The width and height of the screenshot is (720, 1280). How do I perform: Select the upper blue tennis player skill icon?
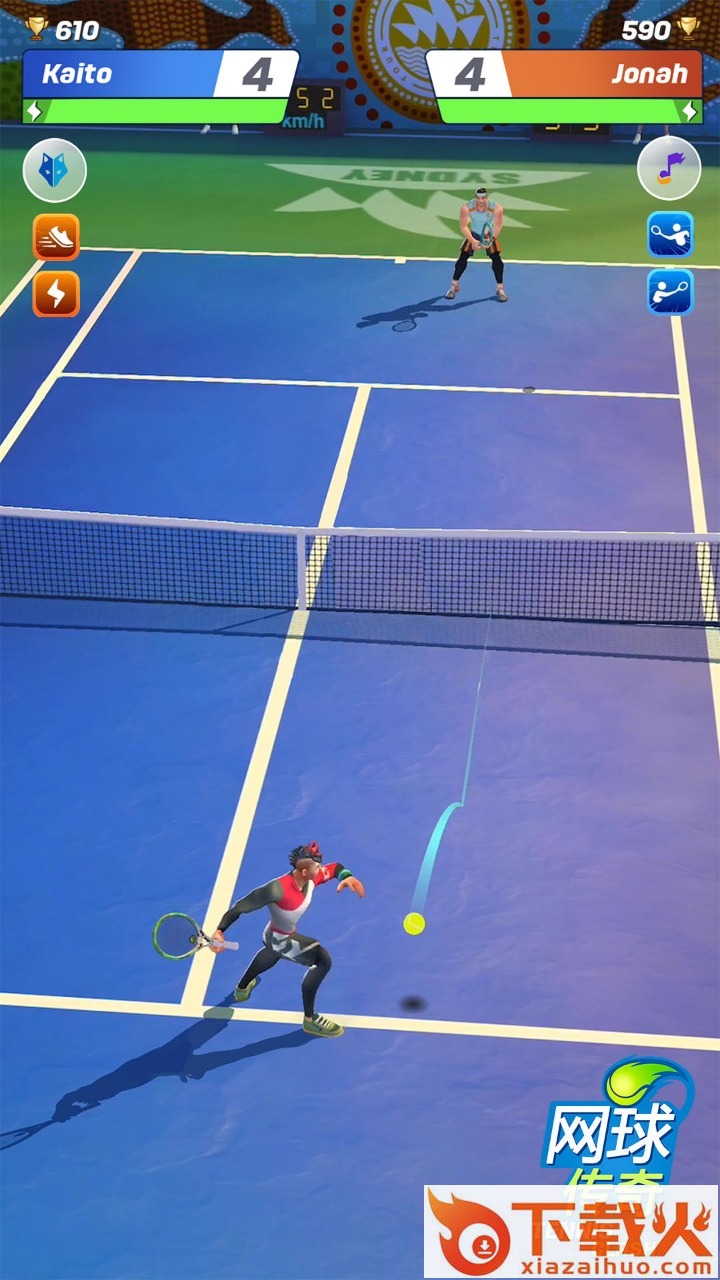(x=669, y=236)
